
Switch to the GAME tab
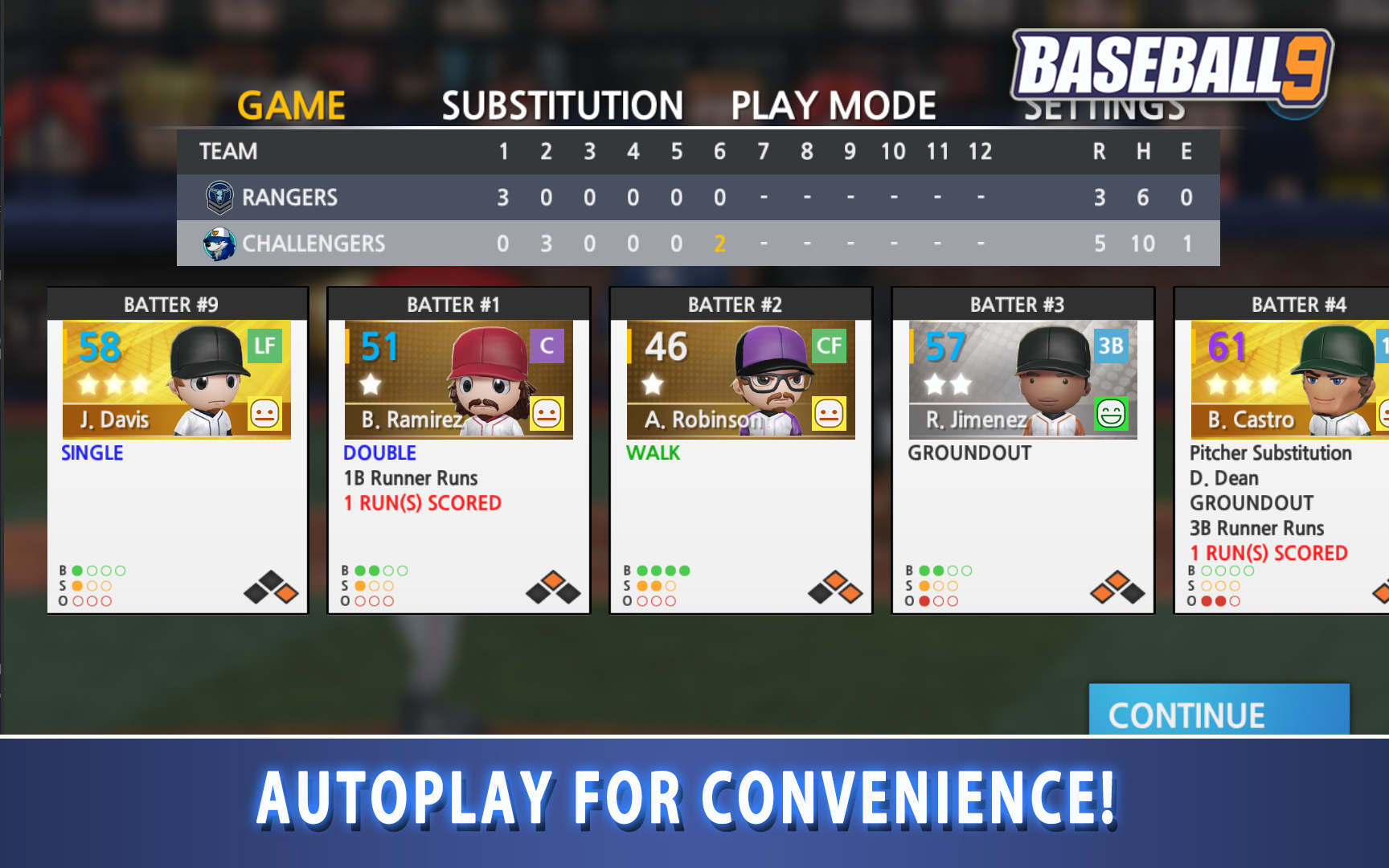(291, 105)
